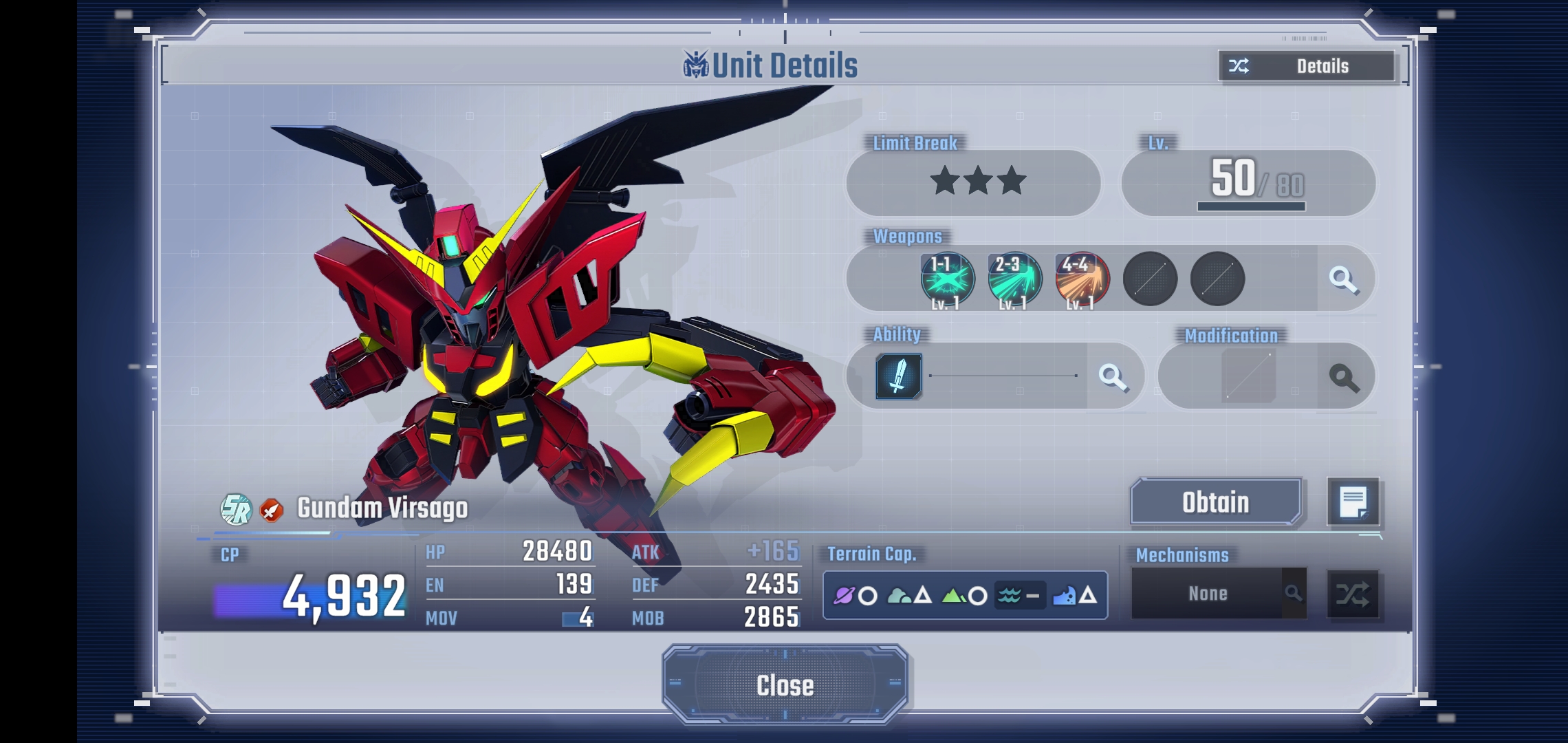
Task: Toggle the Details view button
Action: point(1307,66)
